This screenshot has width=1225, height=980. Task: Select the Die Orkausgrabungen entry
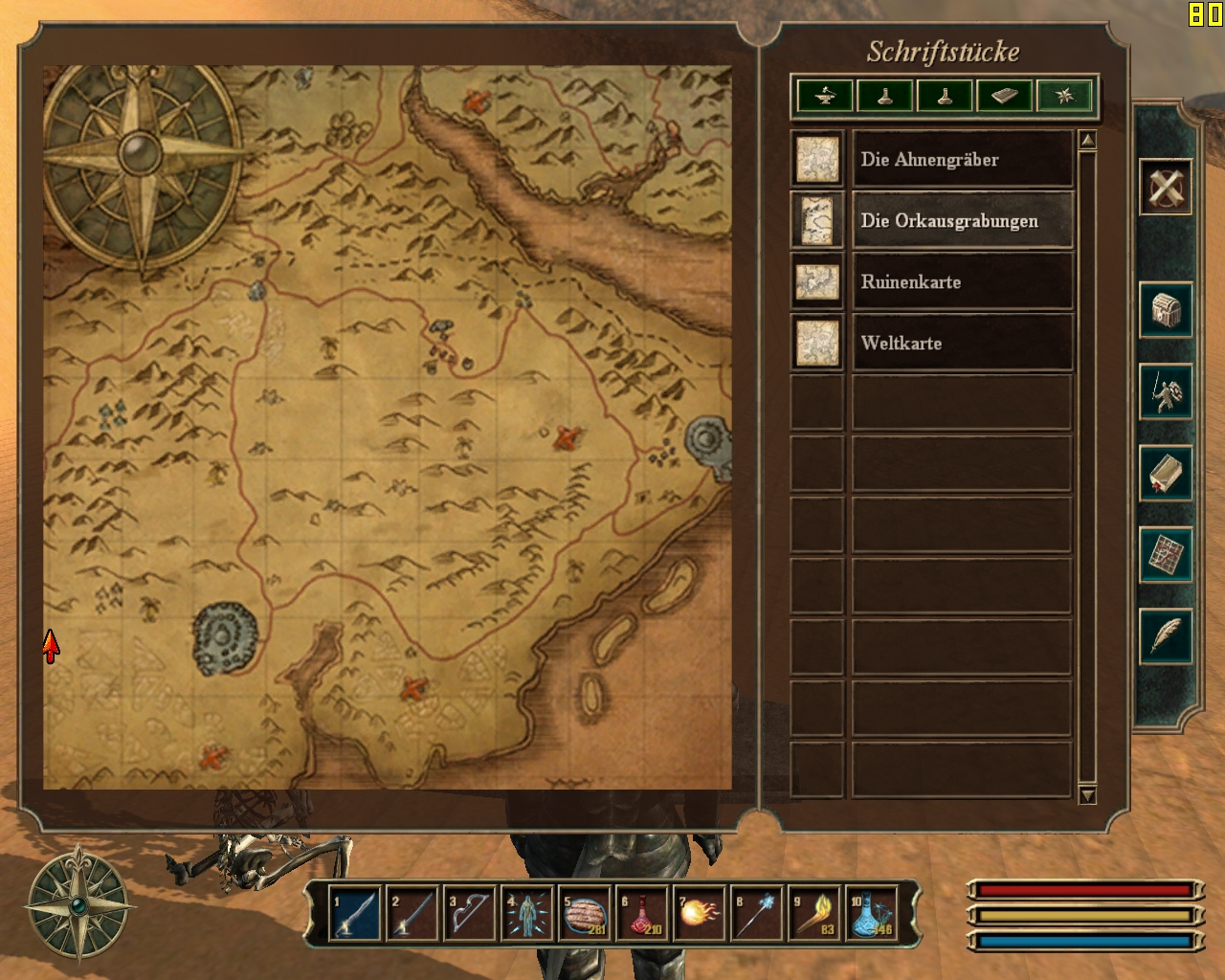coord(962,220)
